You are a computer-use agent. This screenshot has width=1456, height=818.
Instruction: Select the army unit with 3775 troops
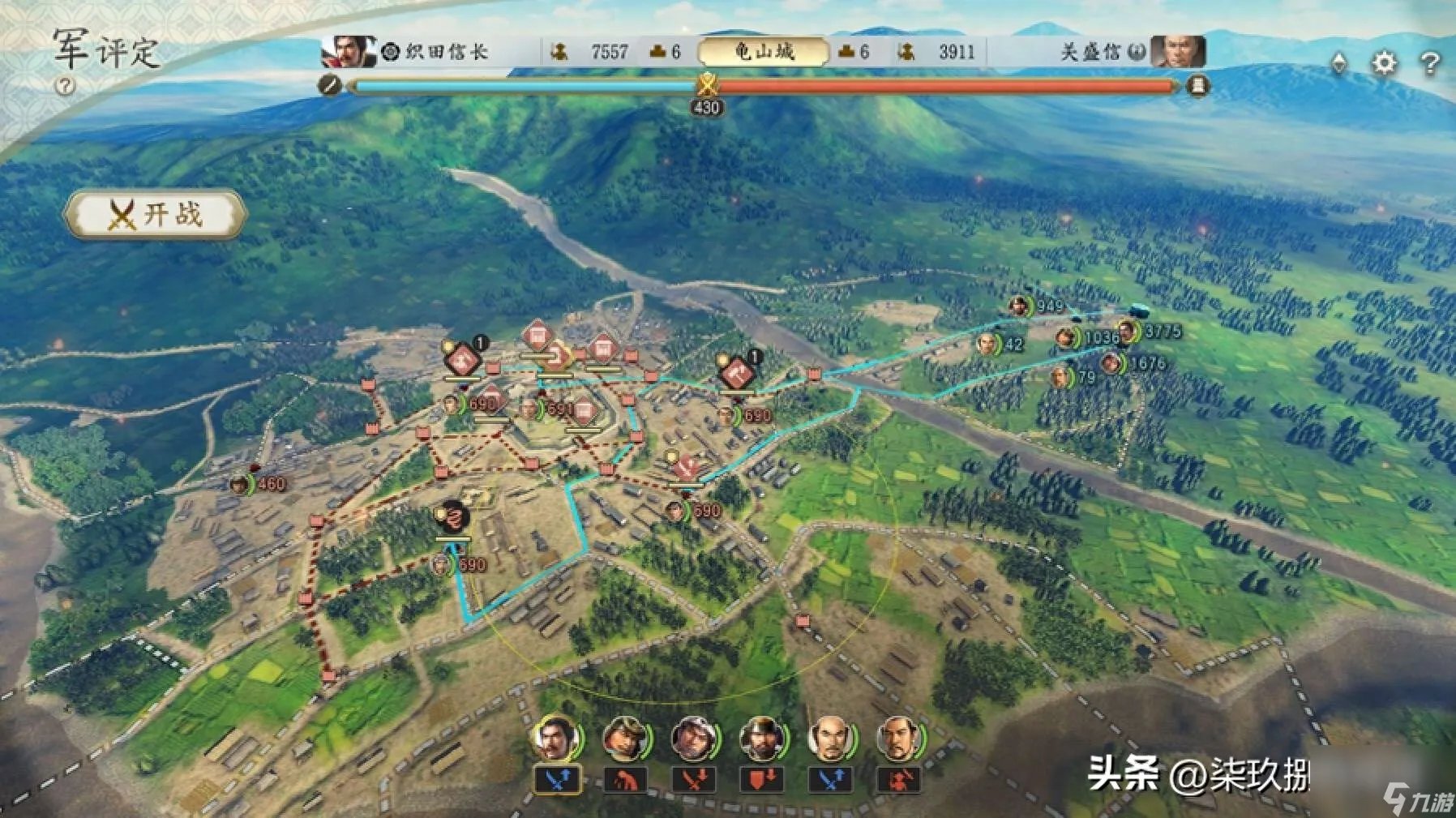click(1128, 332)
